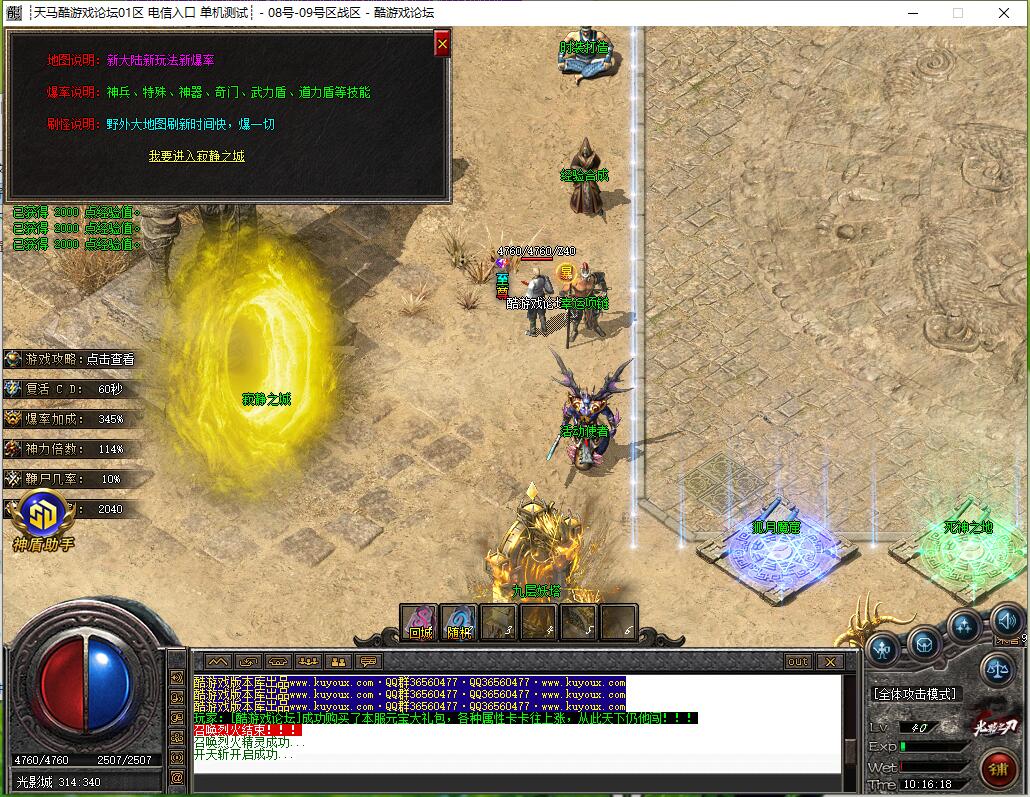Image resolution: width=1030 pixels, height=797 pixels.
Task: Close the map description dialog
Action: (442, 43)
